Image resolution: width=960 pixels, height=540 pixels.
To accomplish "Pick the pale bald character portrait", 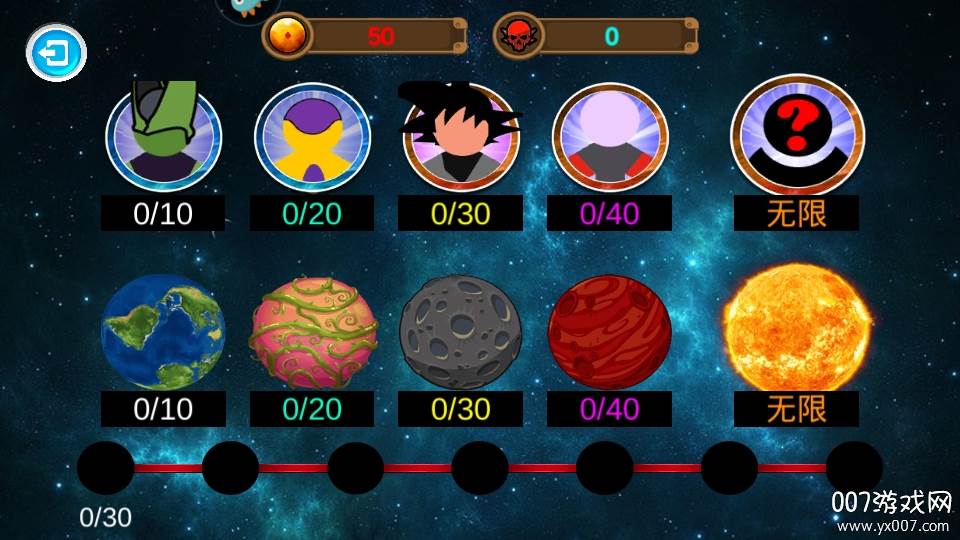I will [x=610, y=138].
